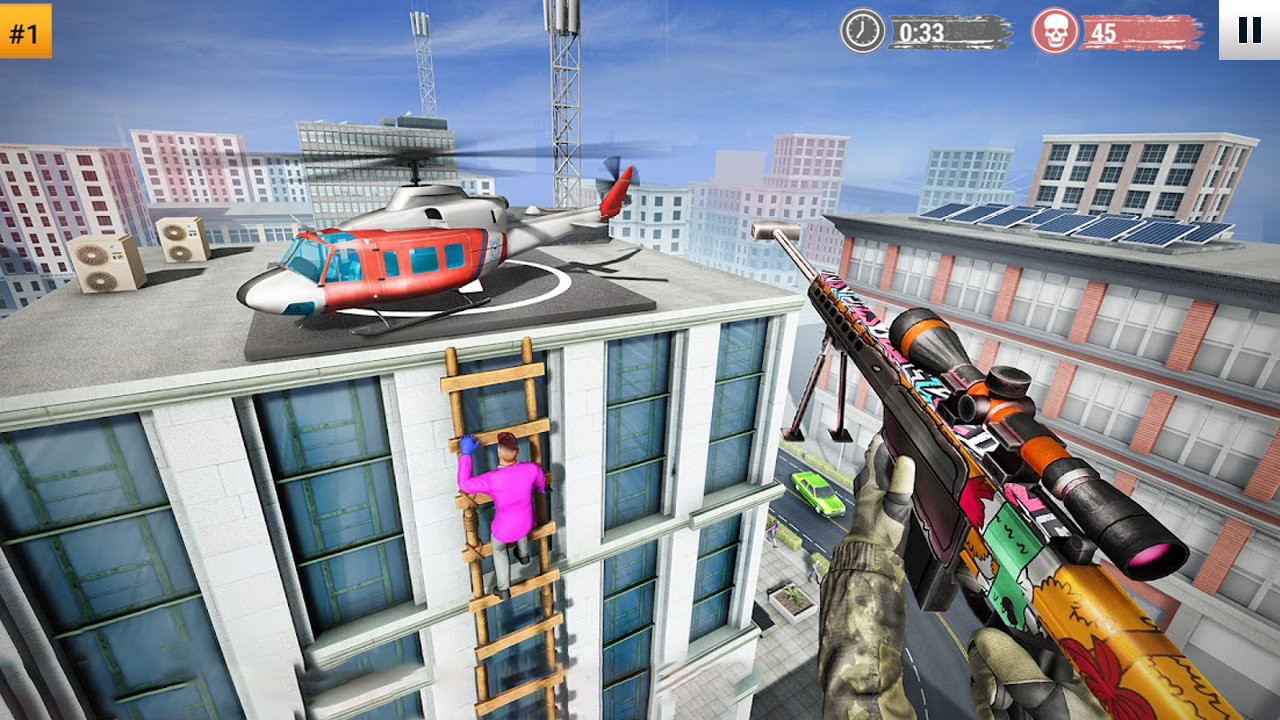Select the yellow #1 rank badge

27,32
